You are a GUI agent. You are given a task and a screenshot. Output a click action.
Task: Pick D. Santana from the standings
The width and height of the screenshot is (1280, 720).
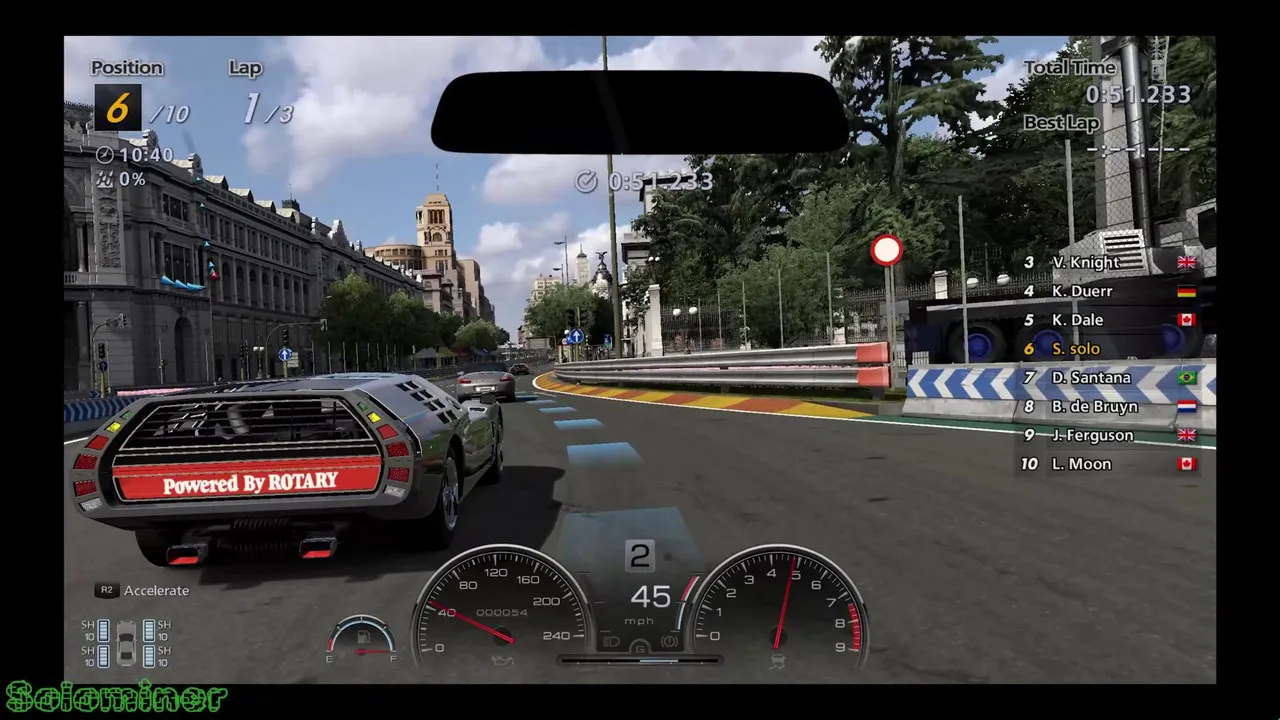[x=1108, y=378]
